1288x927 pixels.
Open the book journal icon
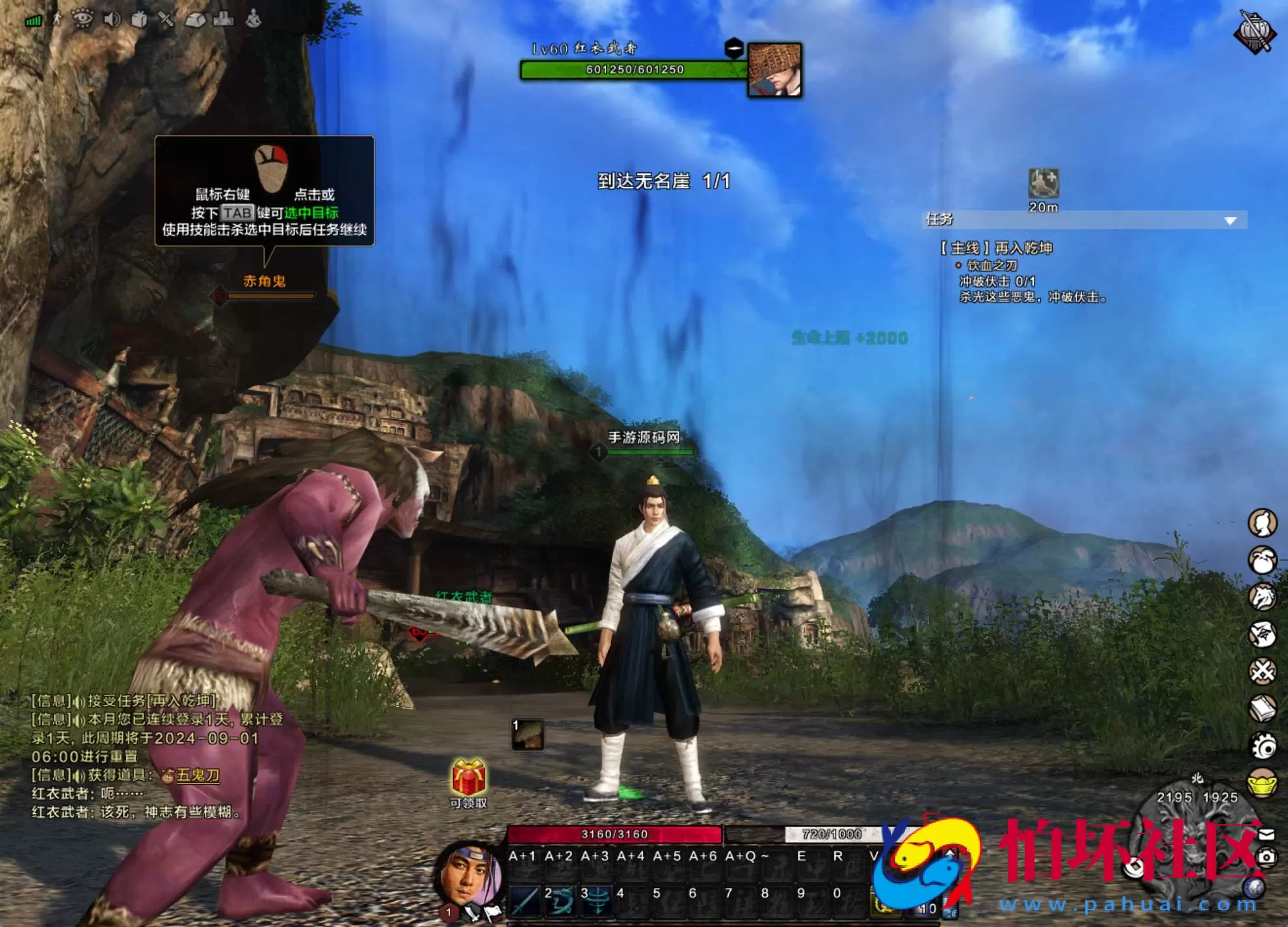click(x=1262, y=709)
